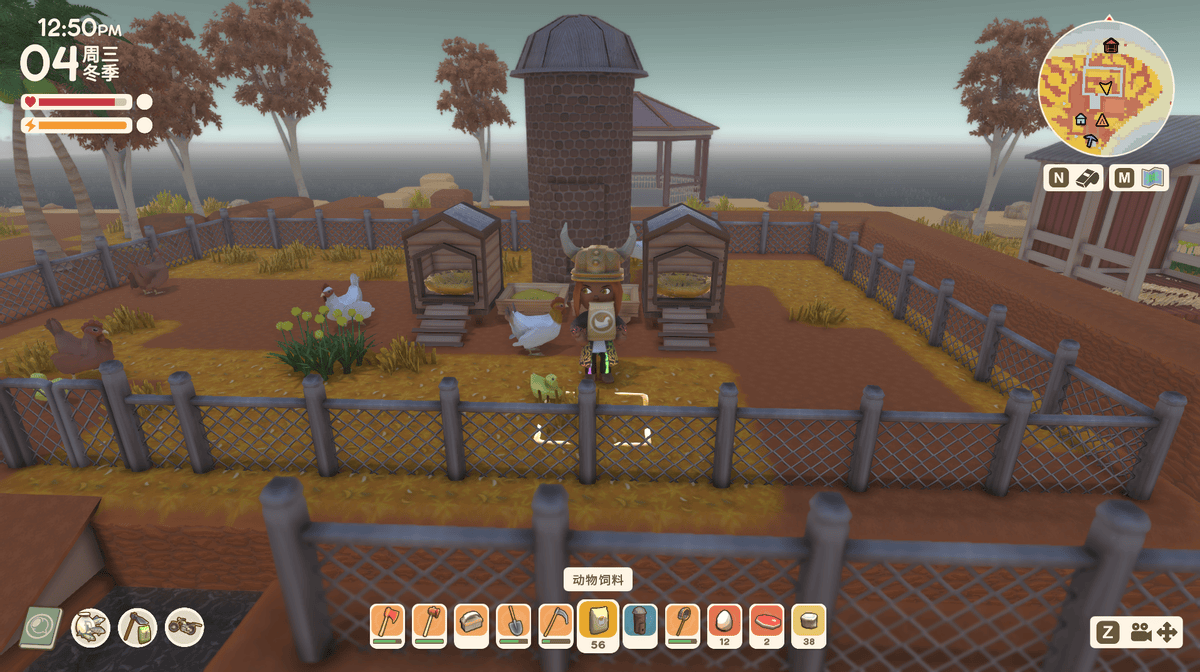Click the tent marker on the minimap
The height and width of the screenshot is (672, 1200).
click(x=1102, y=119)
